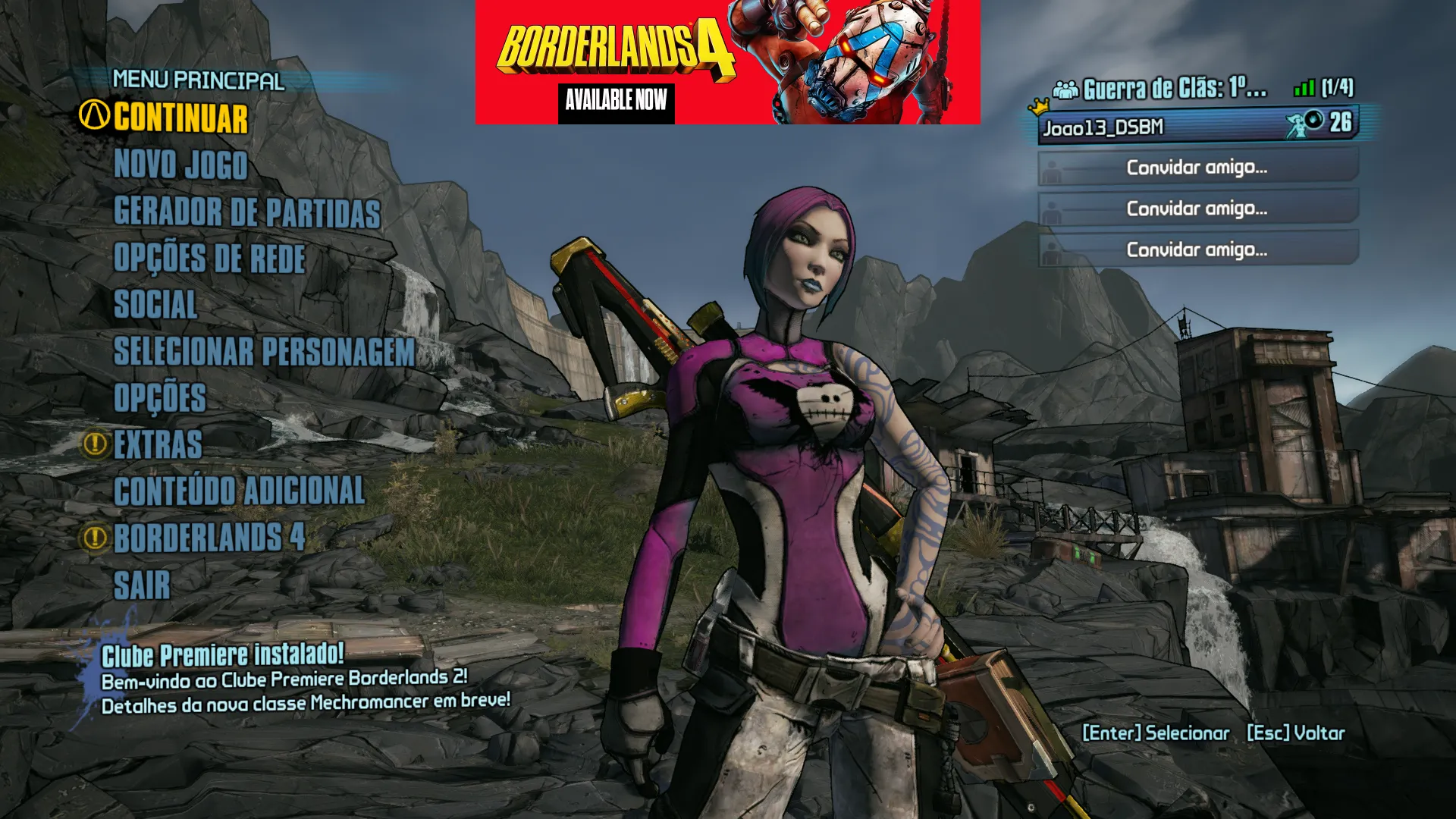Start a new game with Novo Jogo
Screen dimensions: 1456x819
[x=180, y=165]
